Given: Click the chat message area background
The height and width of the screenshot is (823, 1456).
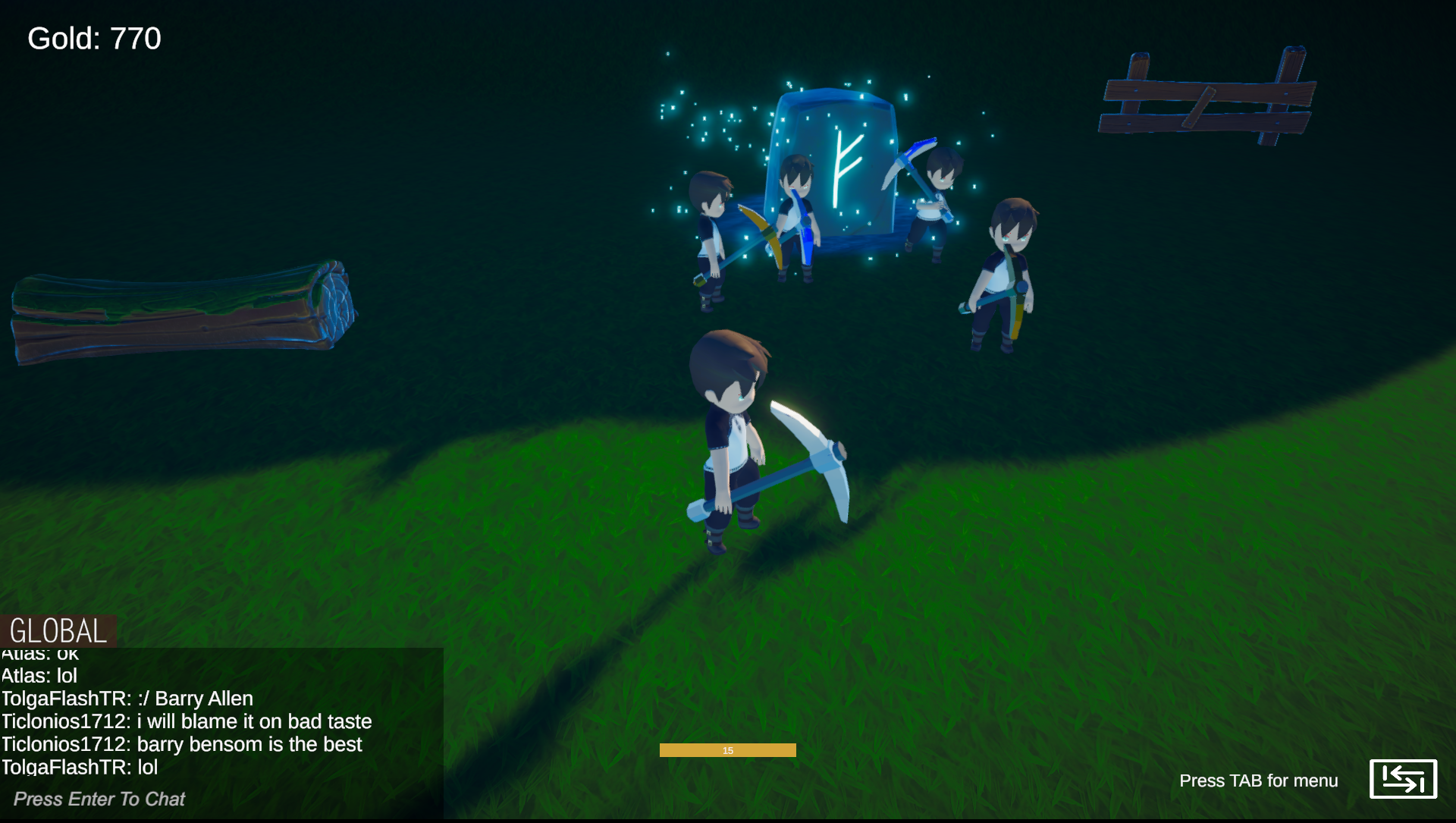Looking at the screenshot, I should pyautogui.click(x=220, y=713).
